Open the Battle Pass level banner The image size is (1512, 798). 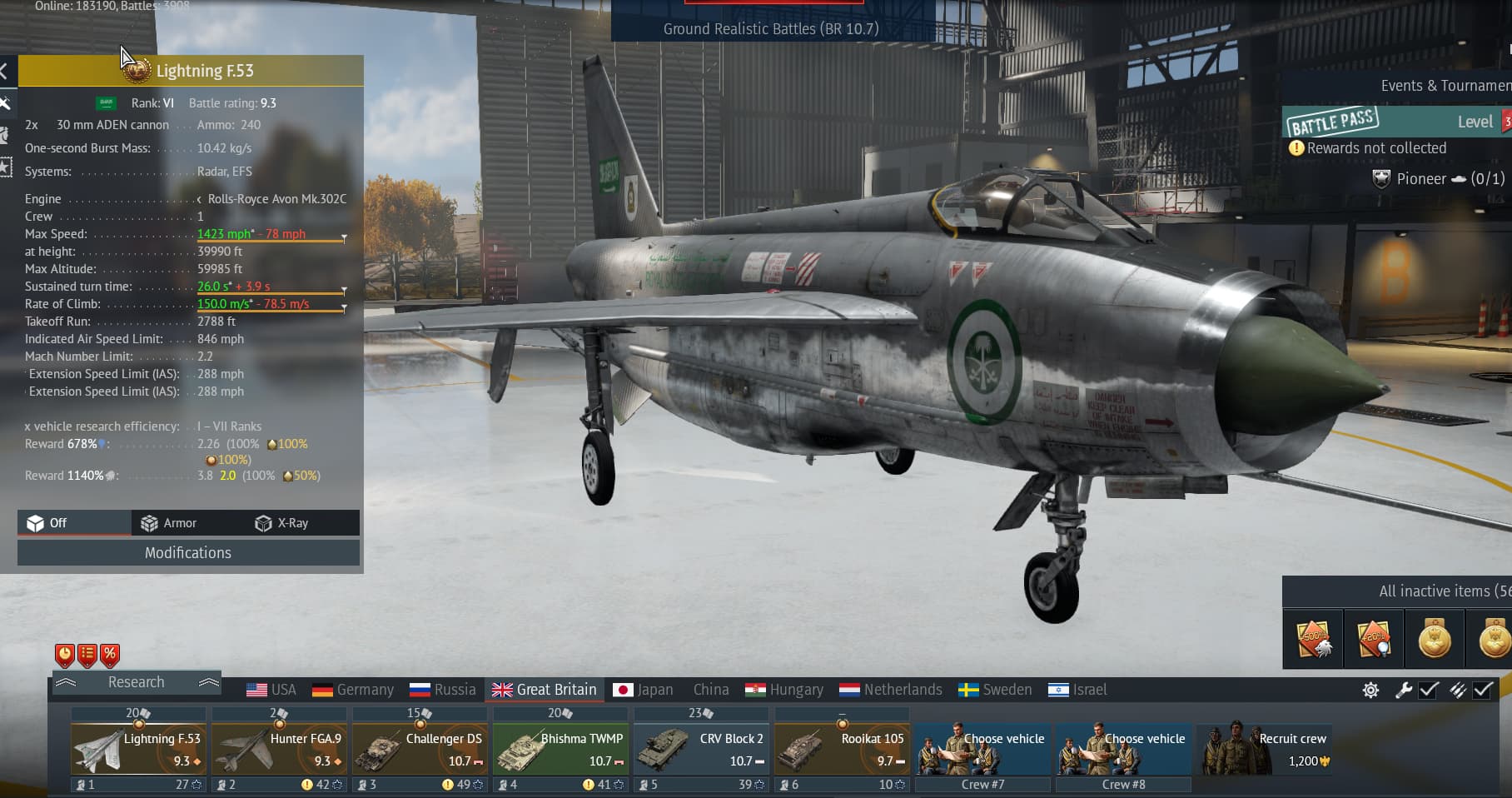click(x=1395, y=122)
